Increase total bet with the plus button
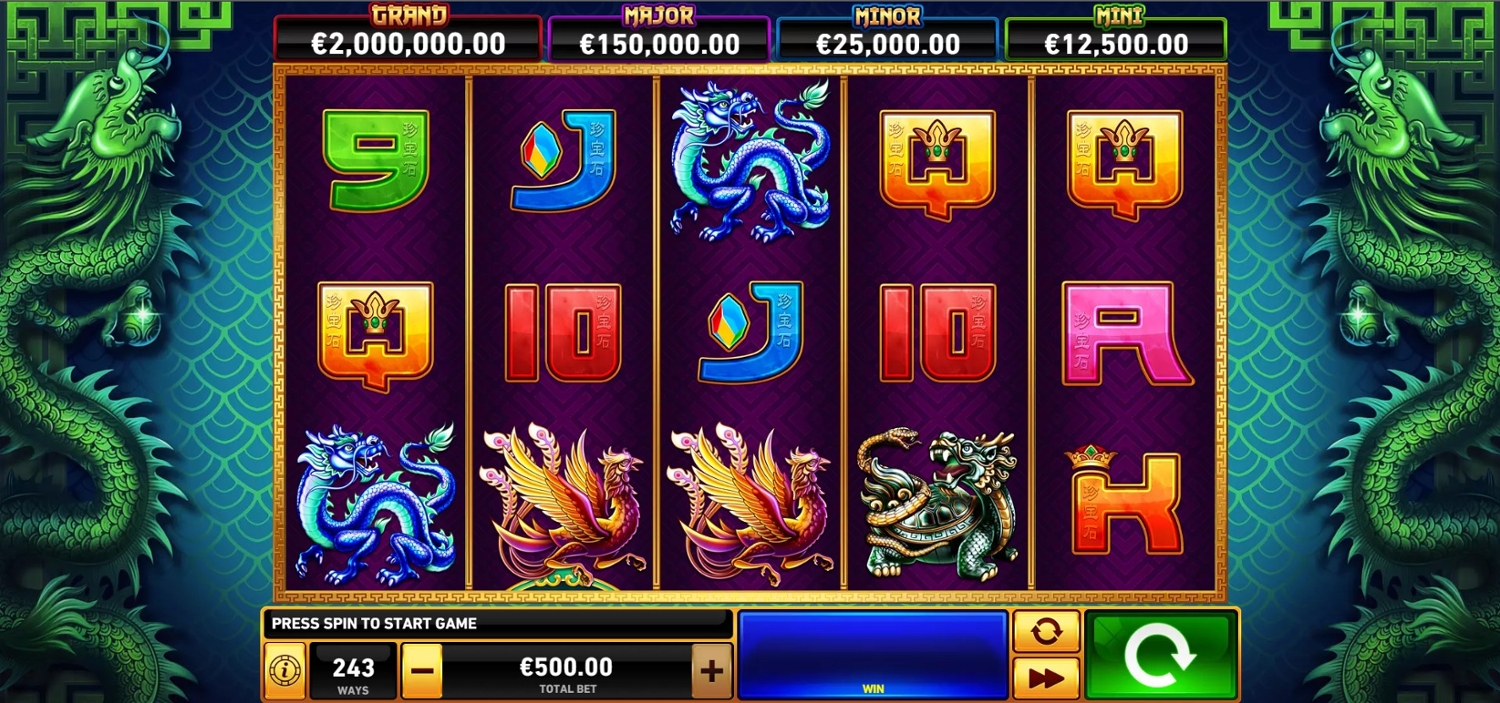This screenshot has height=703, width=1500. (x=711, y=670)
